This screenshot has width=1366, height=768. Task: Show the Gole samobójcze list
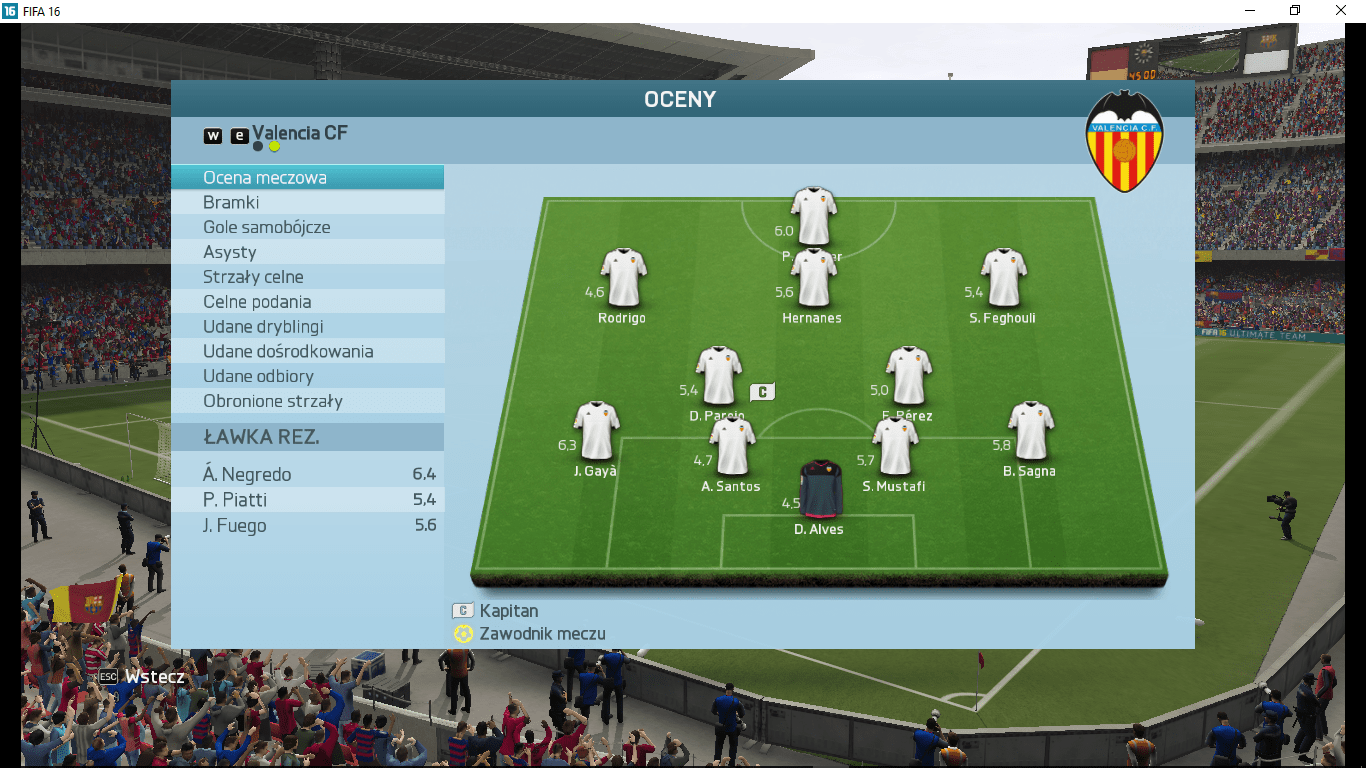pos(307,227)
